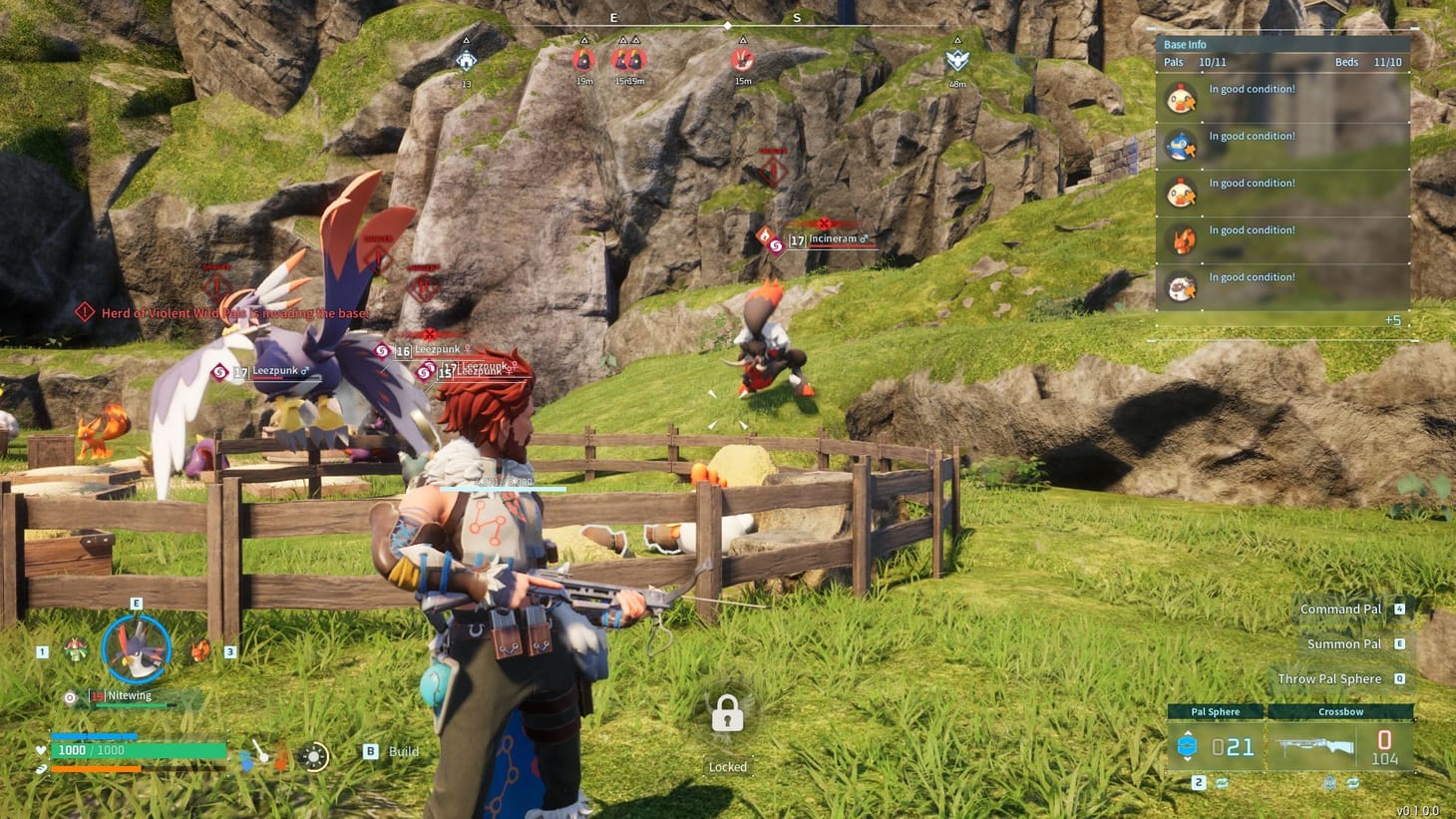The width and height of the screenshot is (1456, 819).
Task: Select the Nitewing portrait in the Pal selector
Action: point(137,651)
